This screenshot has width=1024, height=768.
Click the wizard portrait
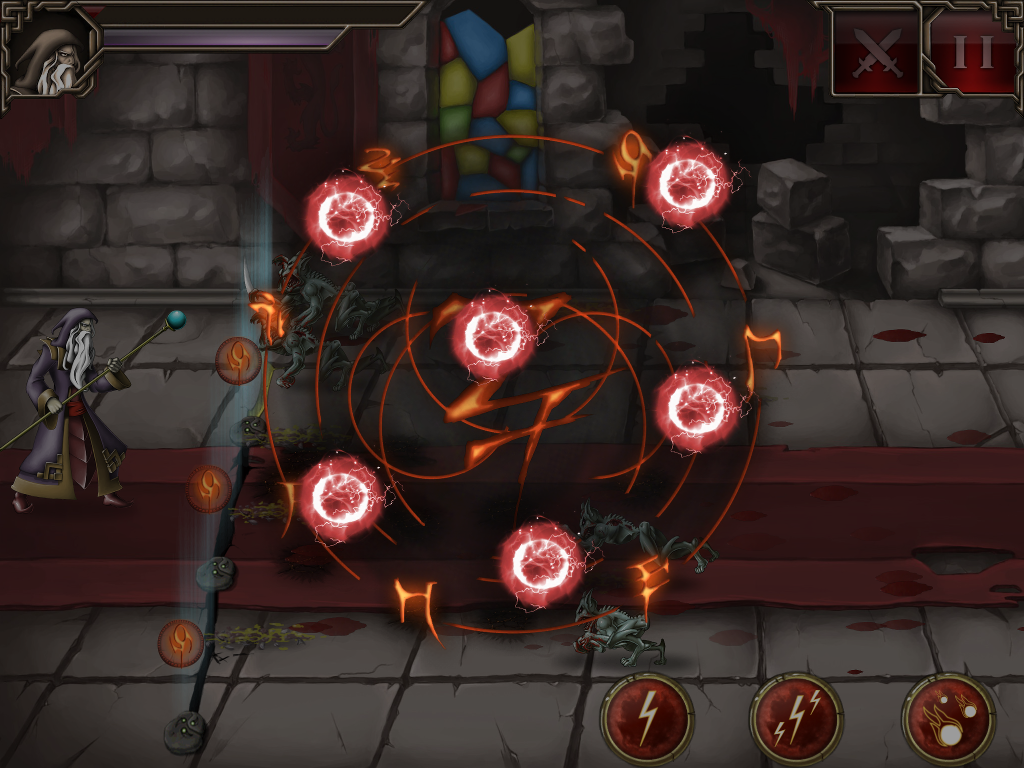click(x=52, y=52)
